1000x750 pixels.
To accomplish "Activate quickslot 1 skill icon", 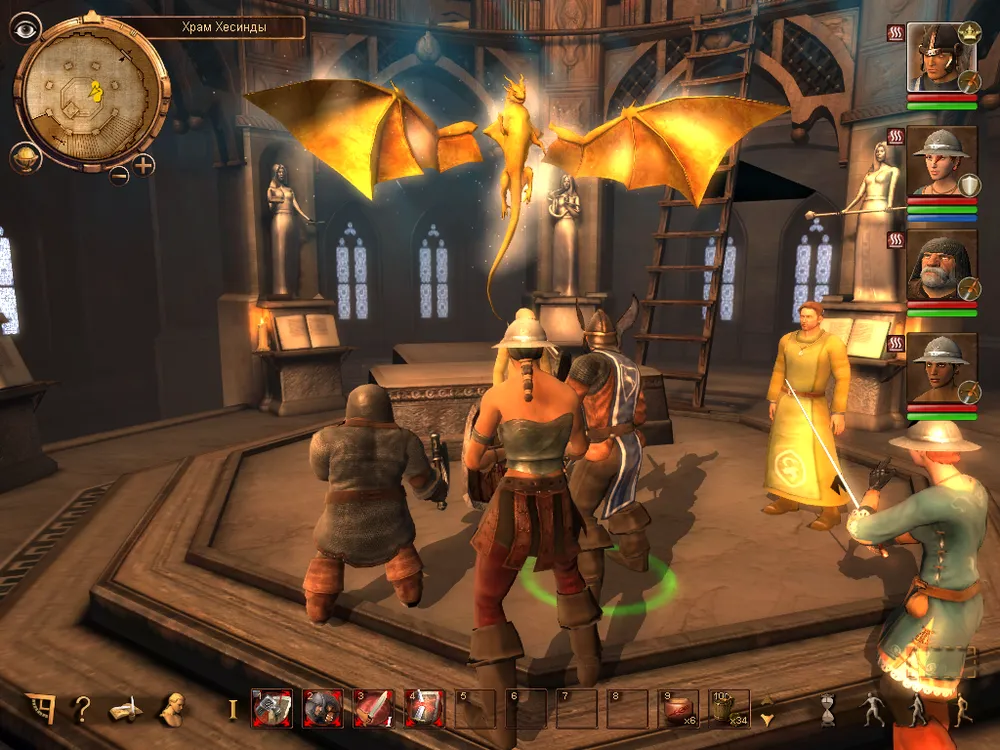I will (x=272, y=708).
